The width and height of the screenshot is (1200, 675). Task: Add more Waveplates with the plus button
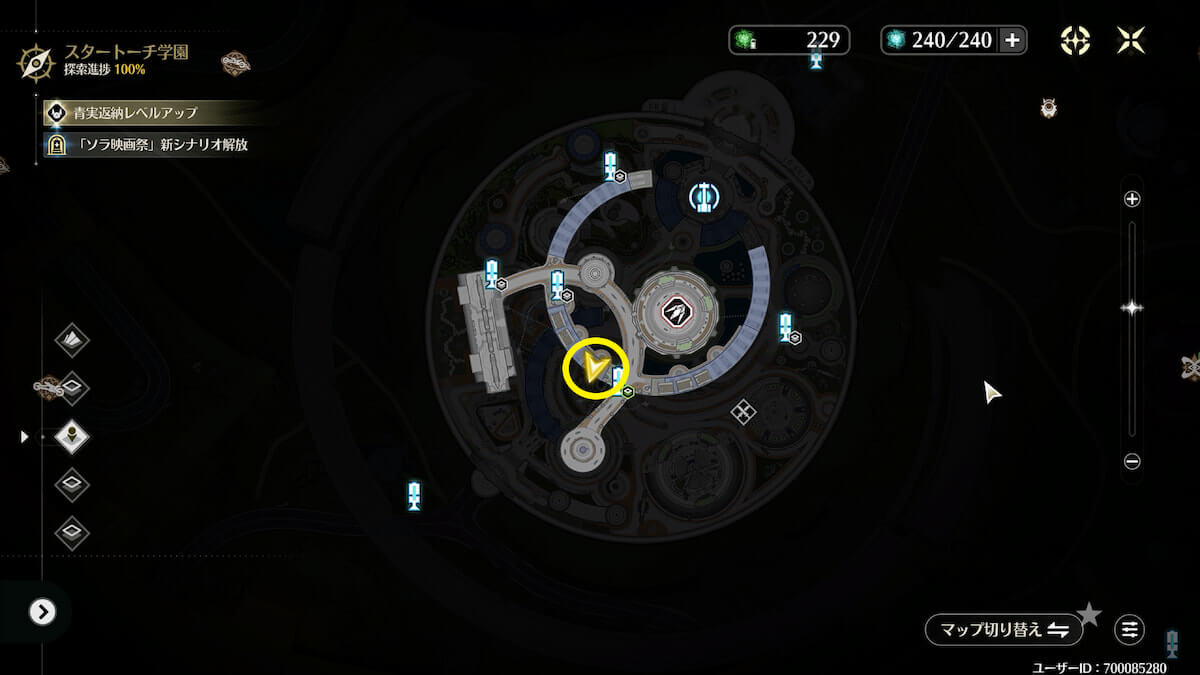click(1012, 40)
